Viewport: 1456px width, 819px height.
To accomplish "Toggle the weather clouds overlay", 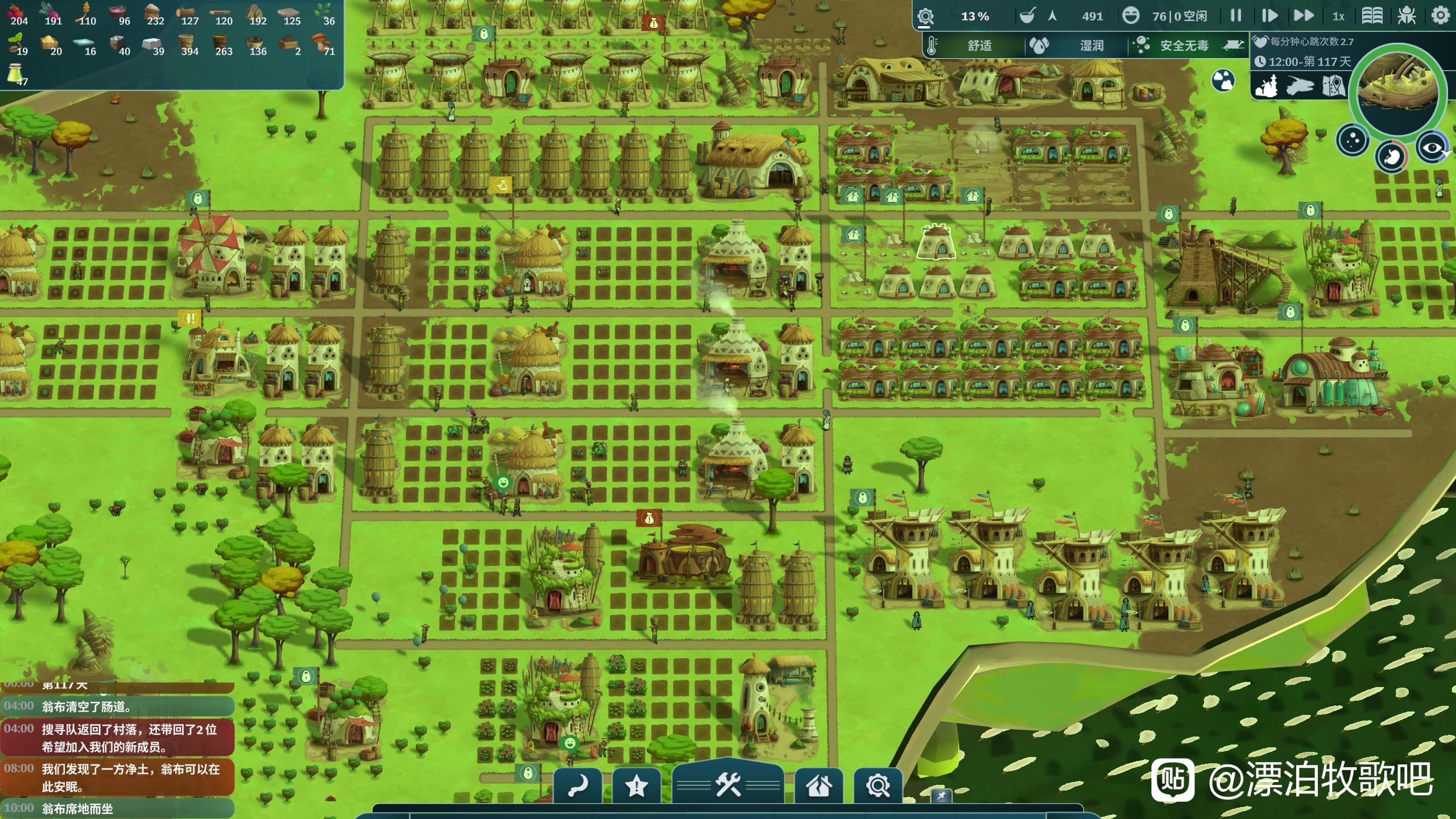I will point(1223,80).
